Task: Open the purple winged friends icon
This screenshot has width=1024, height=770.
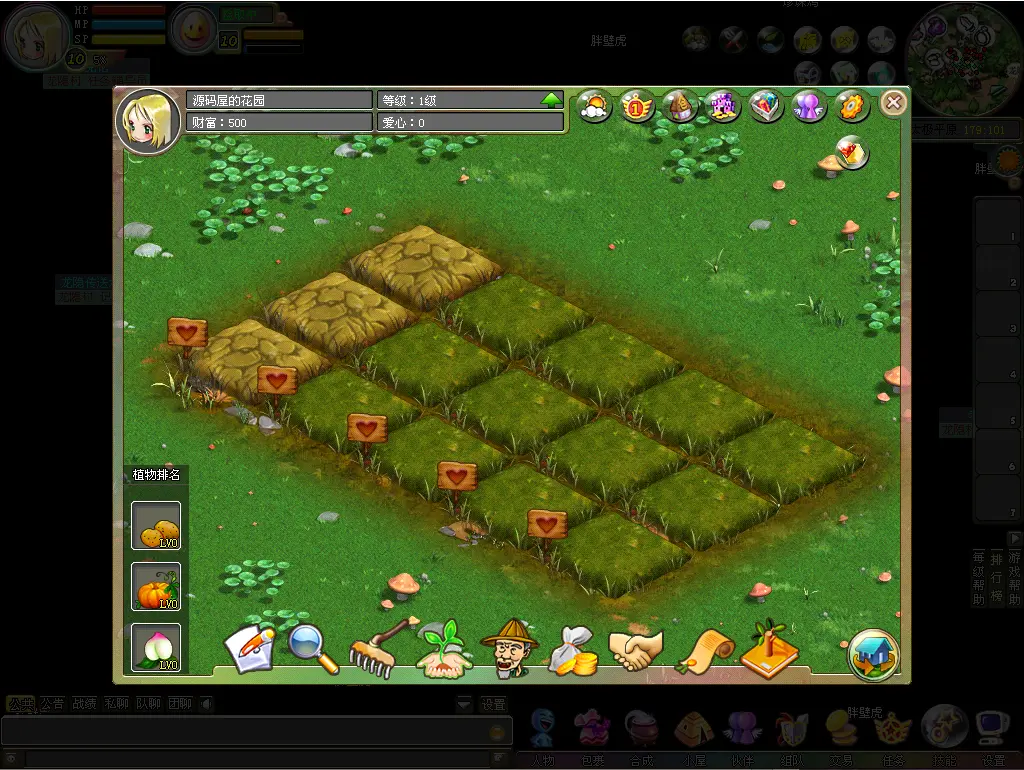Action: click(808, 106)
